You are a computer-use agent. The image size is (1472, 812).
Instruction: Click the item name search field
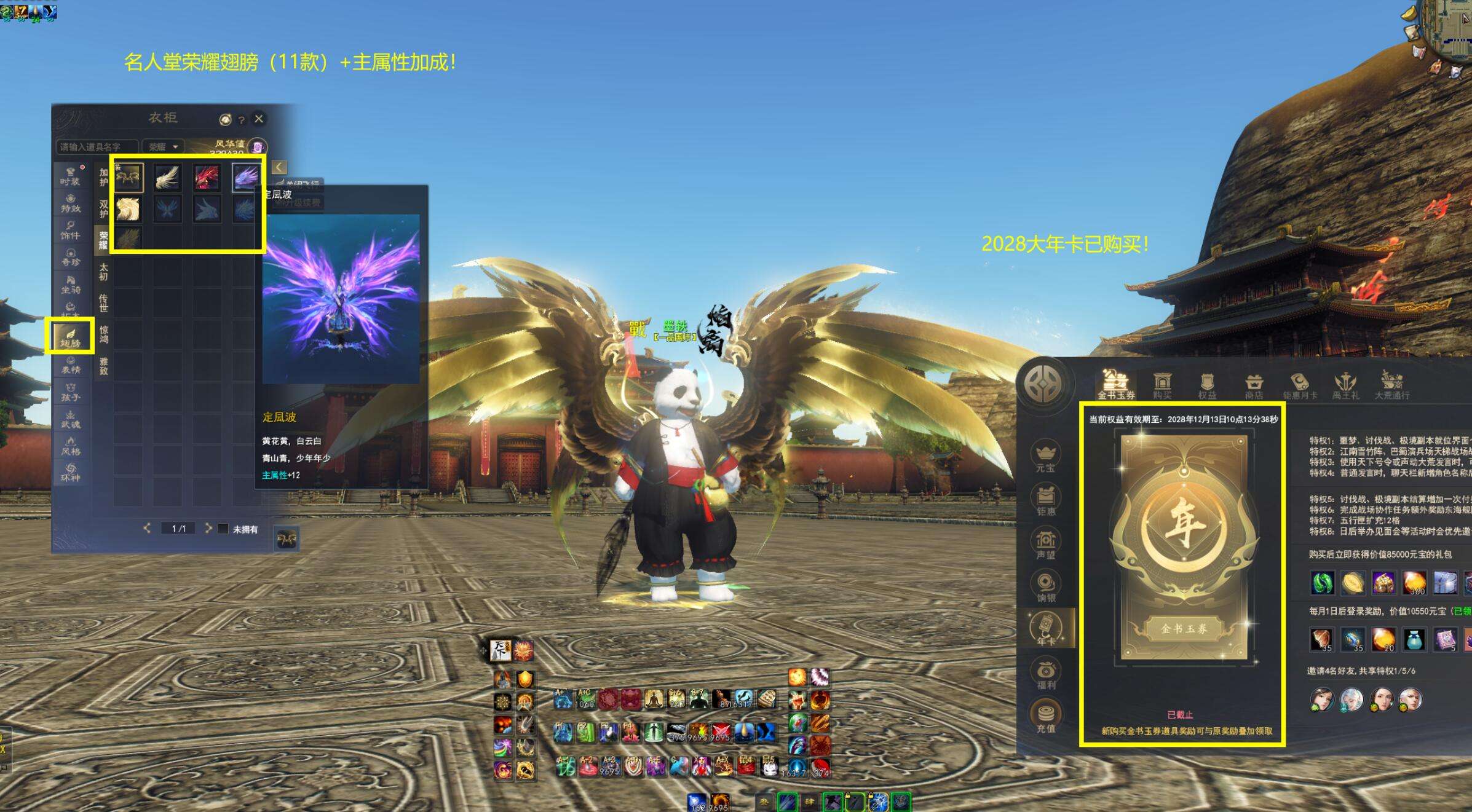[x=97, y=147]
